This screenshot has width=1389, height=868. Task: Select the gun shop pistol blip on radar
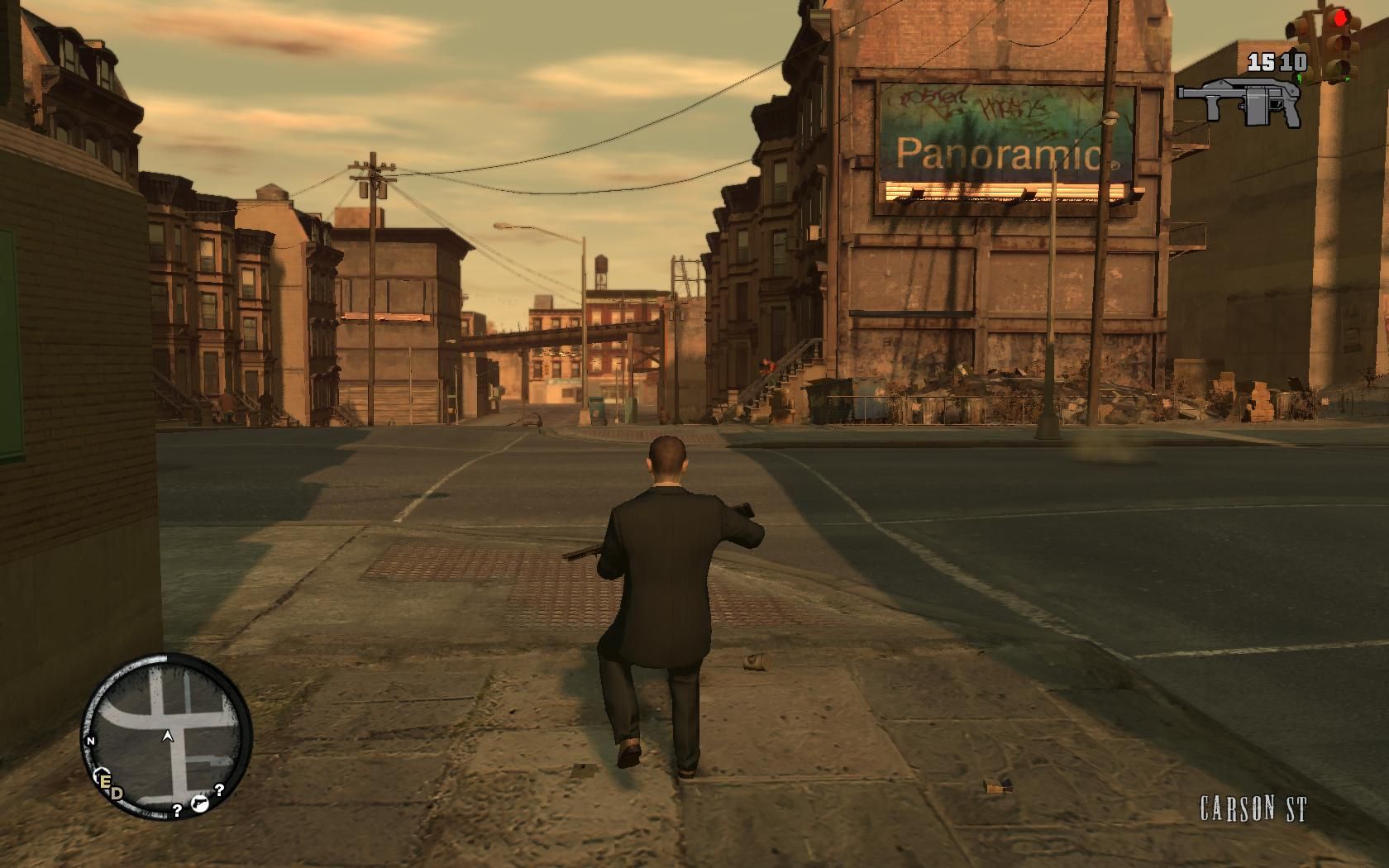200,804
